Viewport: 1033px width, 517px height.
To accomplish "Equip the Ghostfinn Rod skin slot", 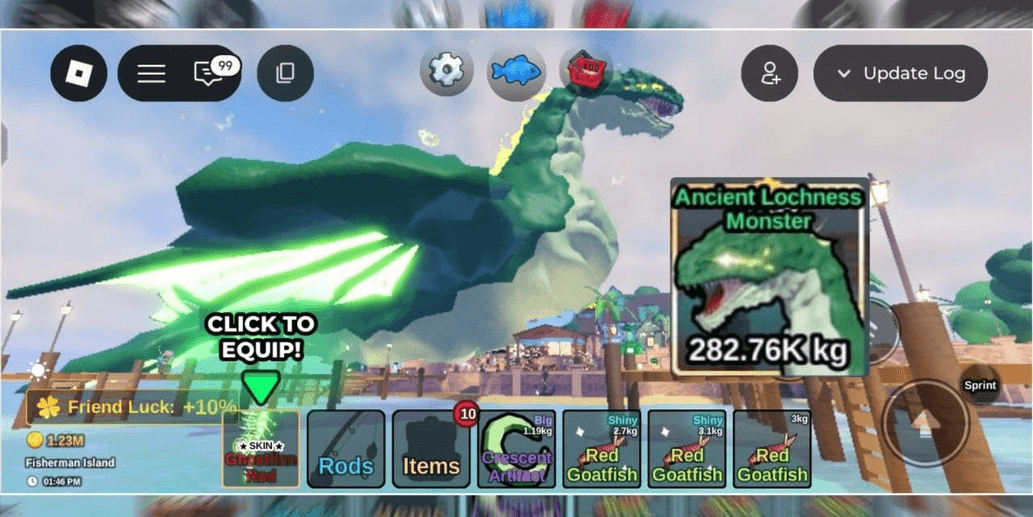I will click(x=261, y=450).
